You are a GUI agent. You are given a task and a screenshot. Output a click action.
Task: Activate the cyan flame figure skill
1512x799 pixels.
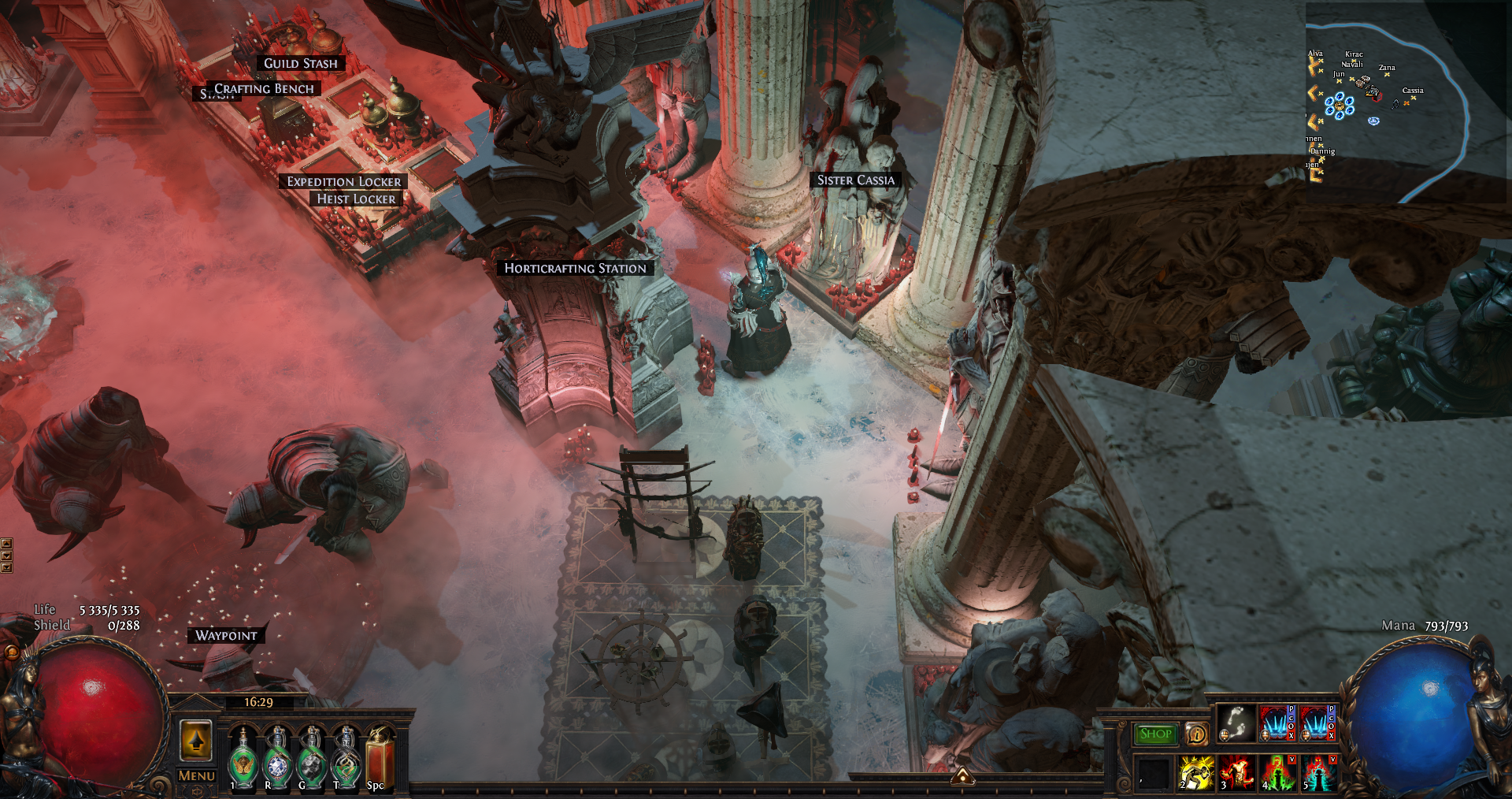pos(1318,772)
